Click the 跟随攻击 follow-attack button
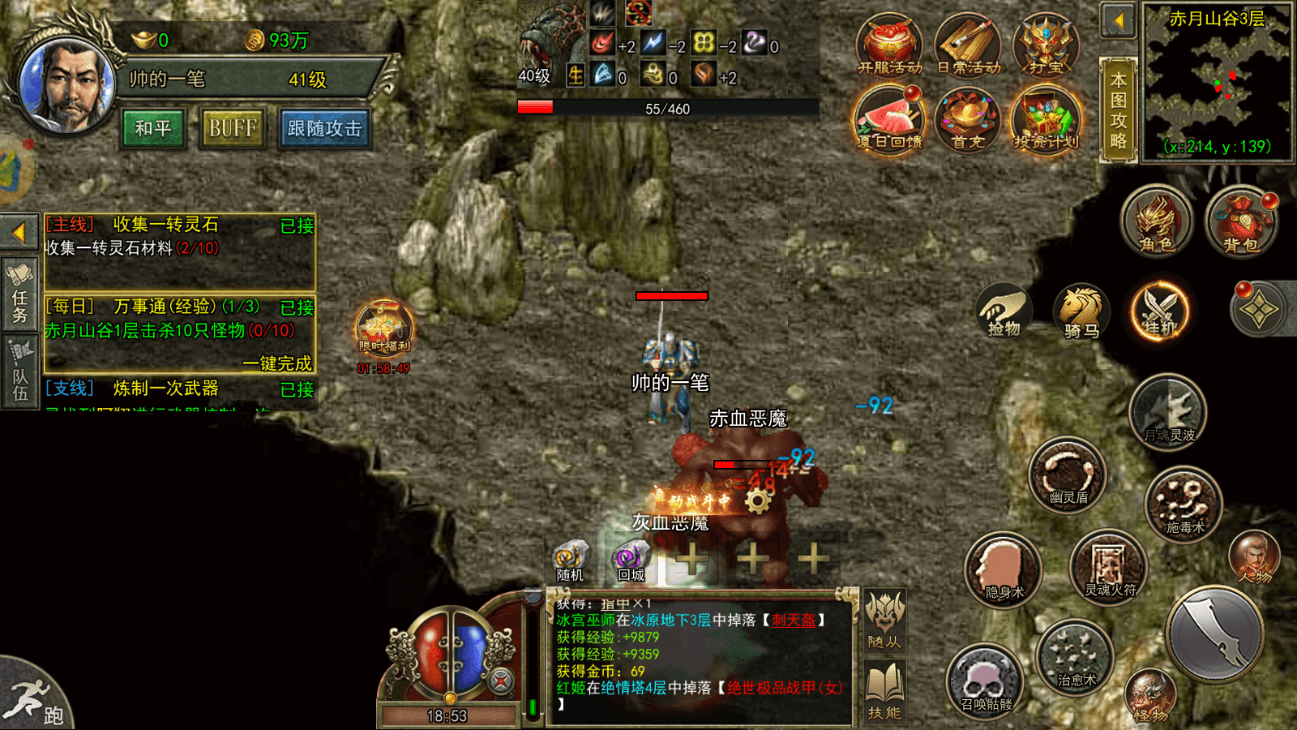 (x=324, y=129)
